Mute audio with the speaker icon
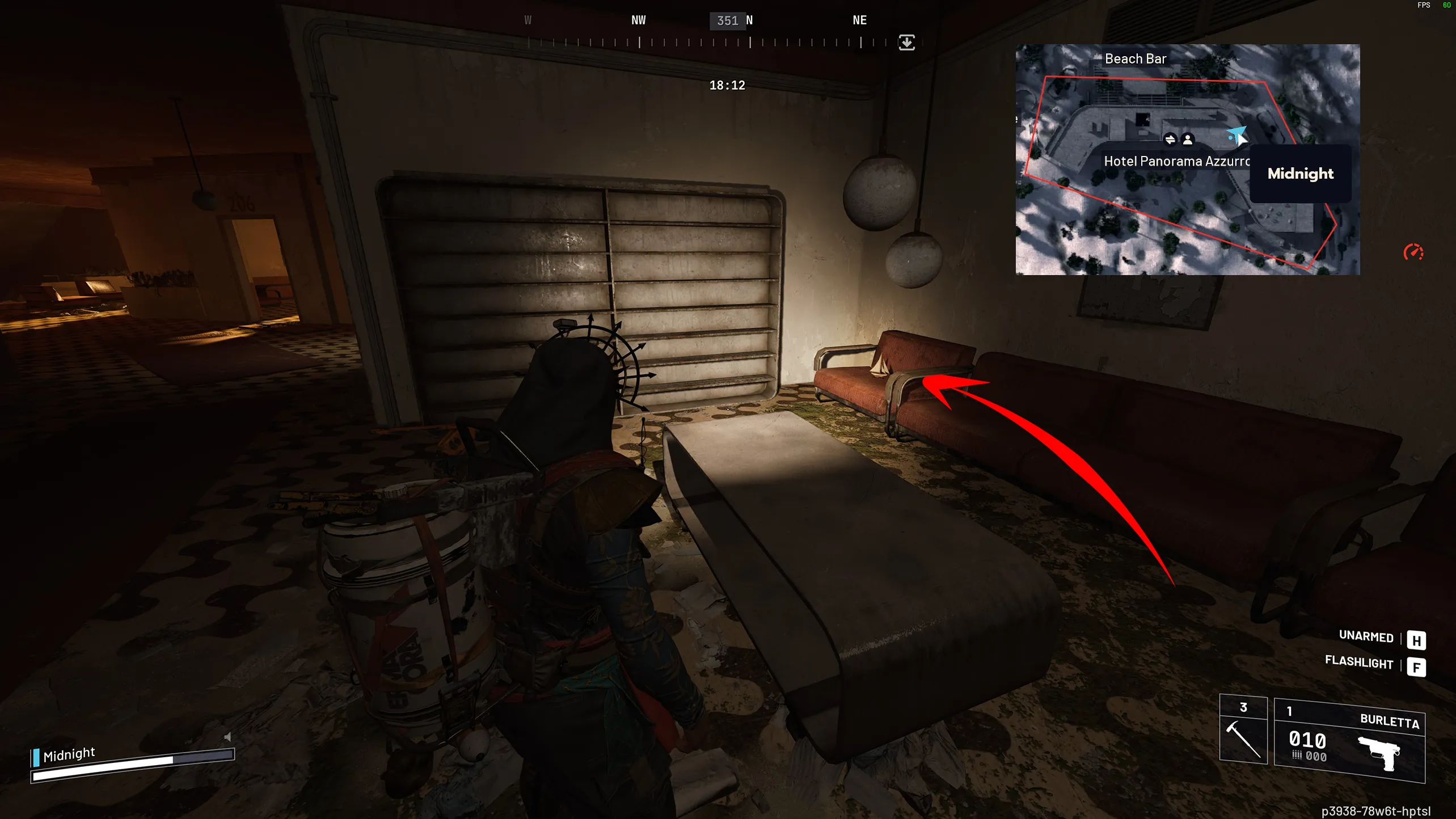Screen dimensions: 1456x819 (227, 736)
